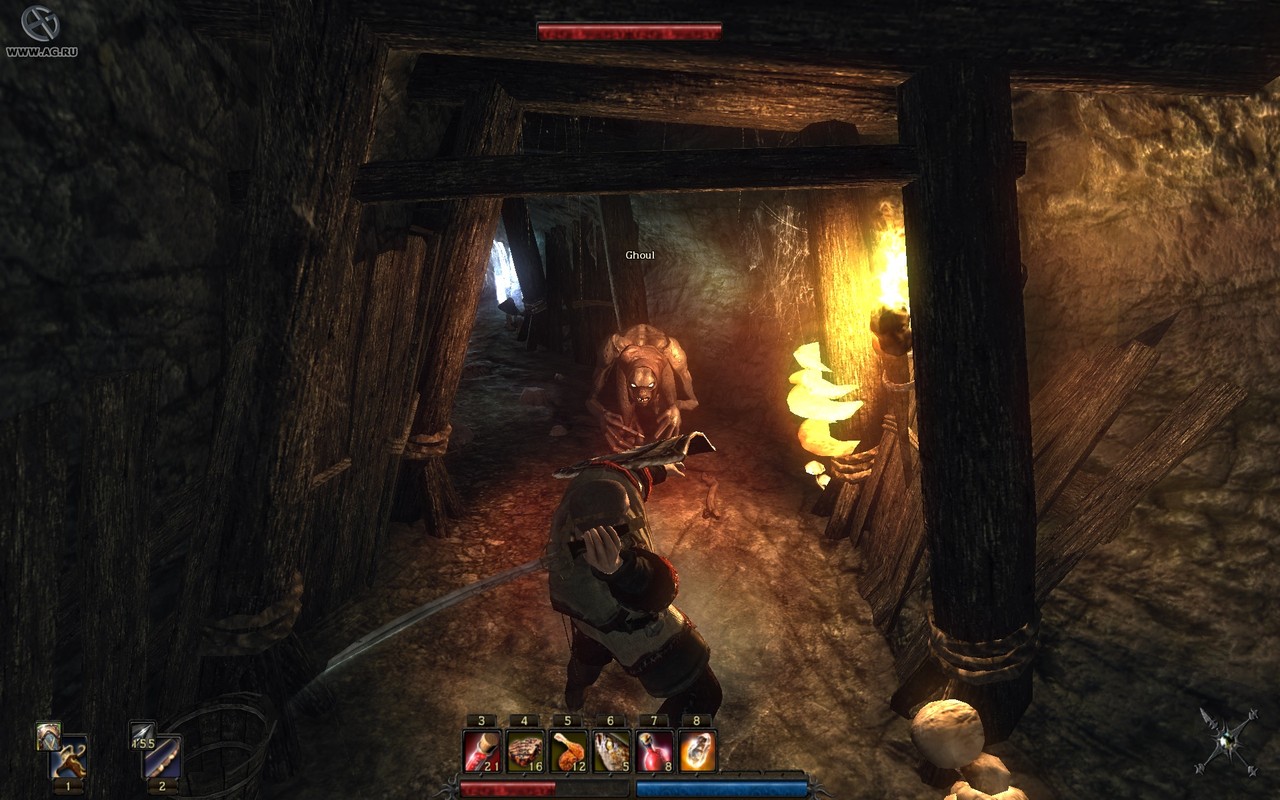Screen dimensions: 1280x800
Task: Switch to the bow in slot 2
Action: (162, 757)
